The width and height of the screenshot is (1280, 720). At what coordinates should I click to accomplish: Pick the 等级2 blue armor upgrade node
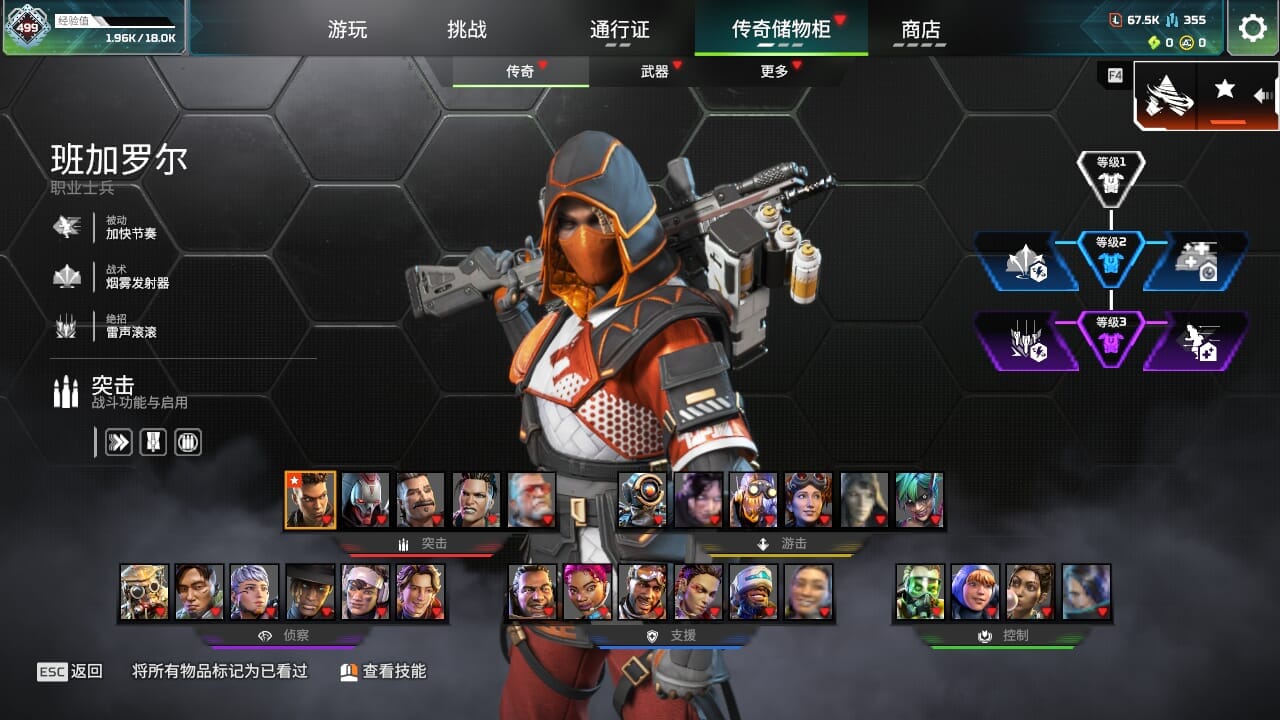[x=1111, y=257]
